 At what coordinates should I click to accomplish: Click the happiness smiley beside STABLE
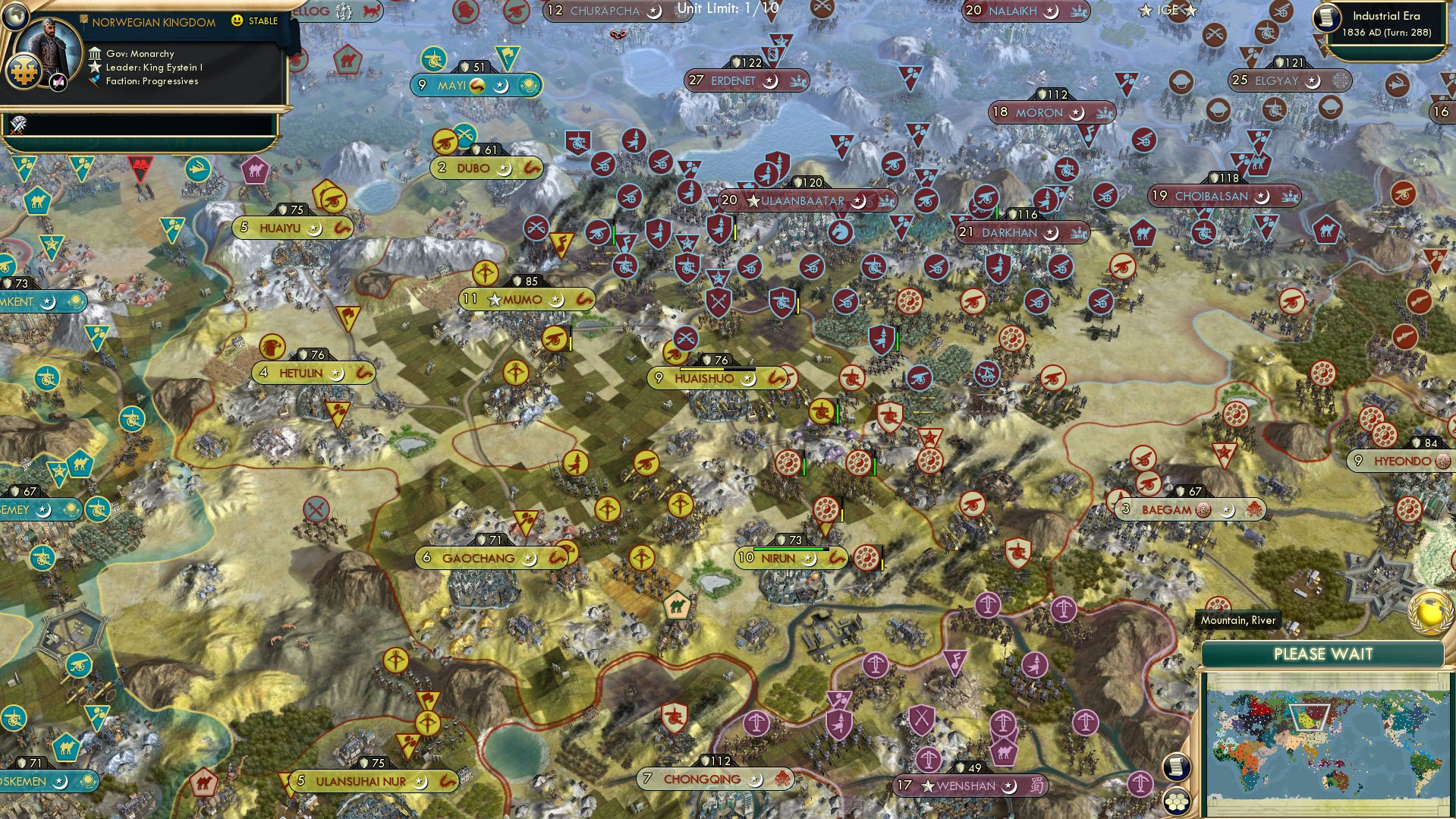237,20
